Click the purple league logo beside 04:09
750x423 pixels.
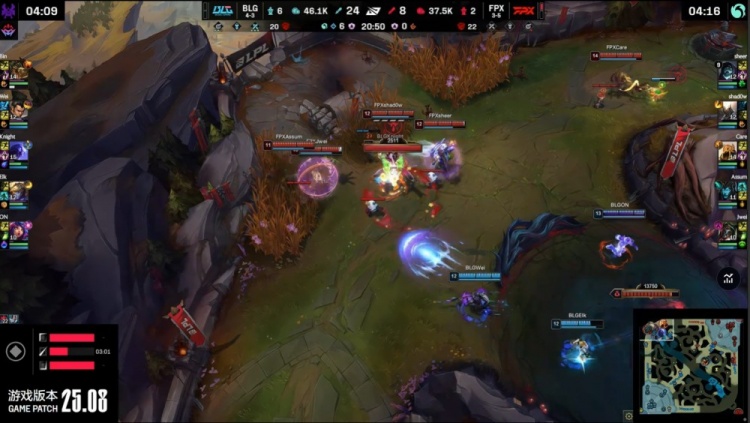[10, 11]
